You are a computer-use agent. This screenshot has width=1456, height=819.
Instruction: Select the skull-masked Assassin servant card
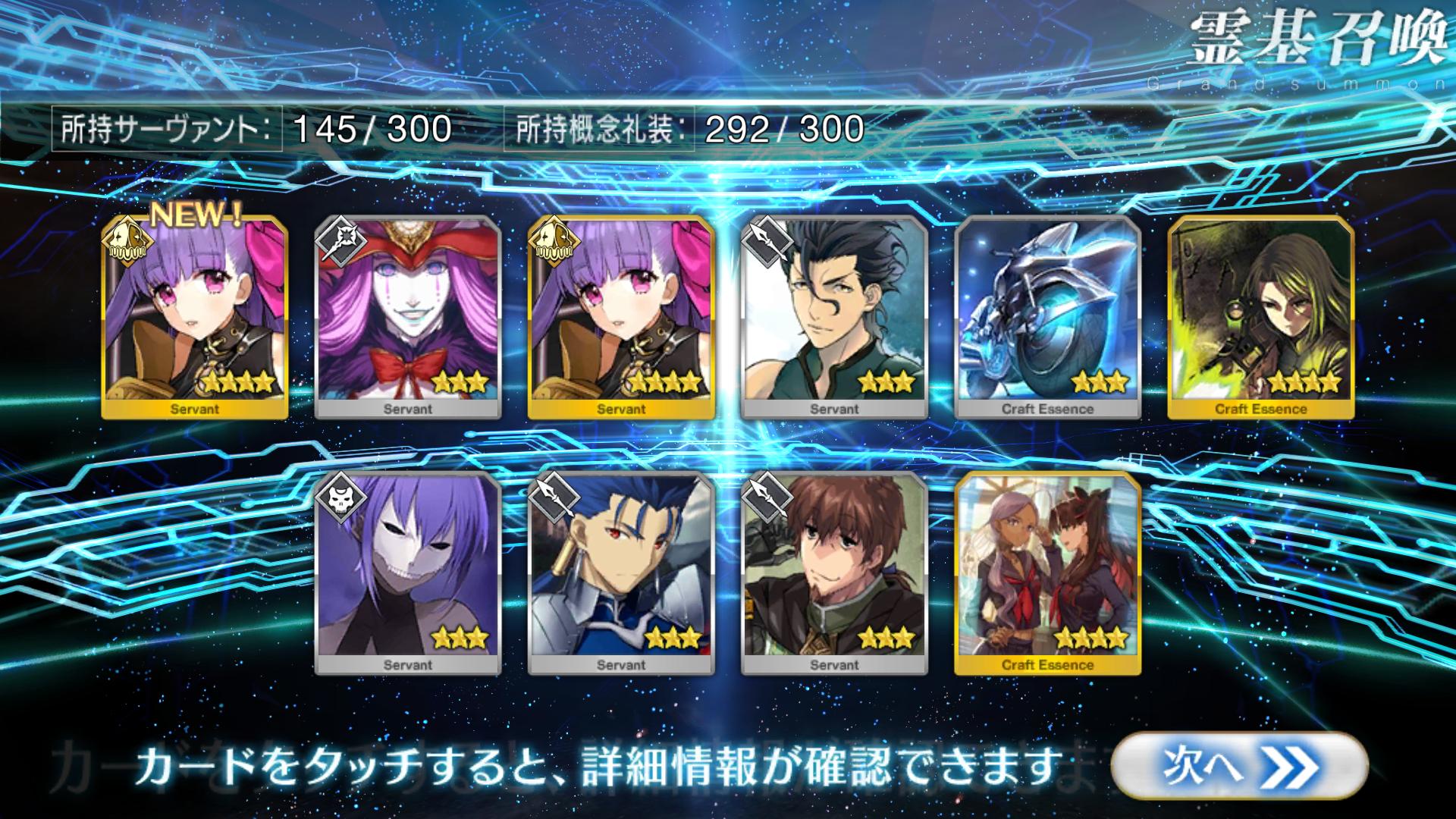(x=408, y=573)
